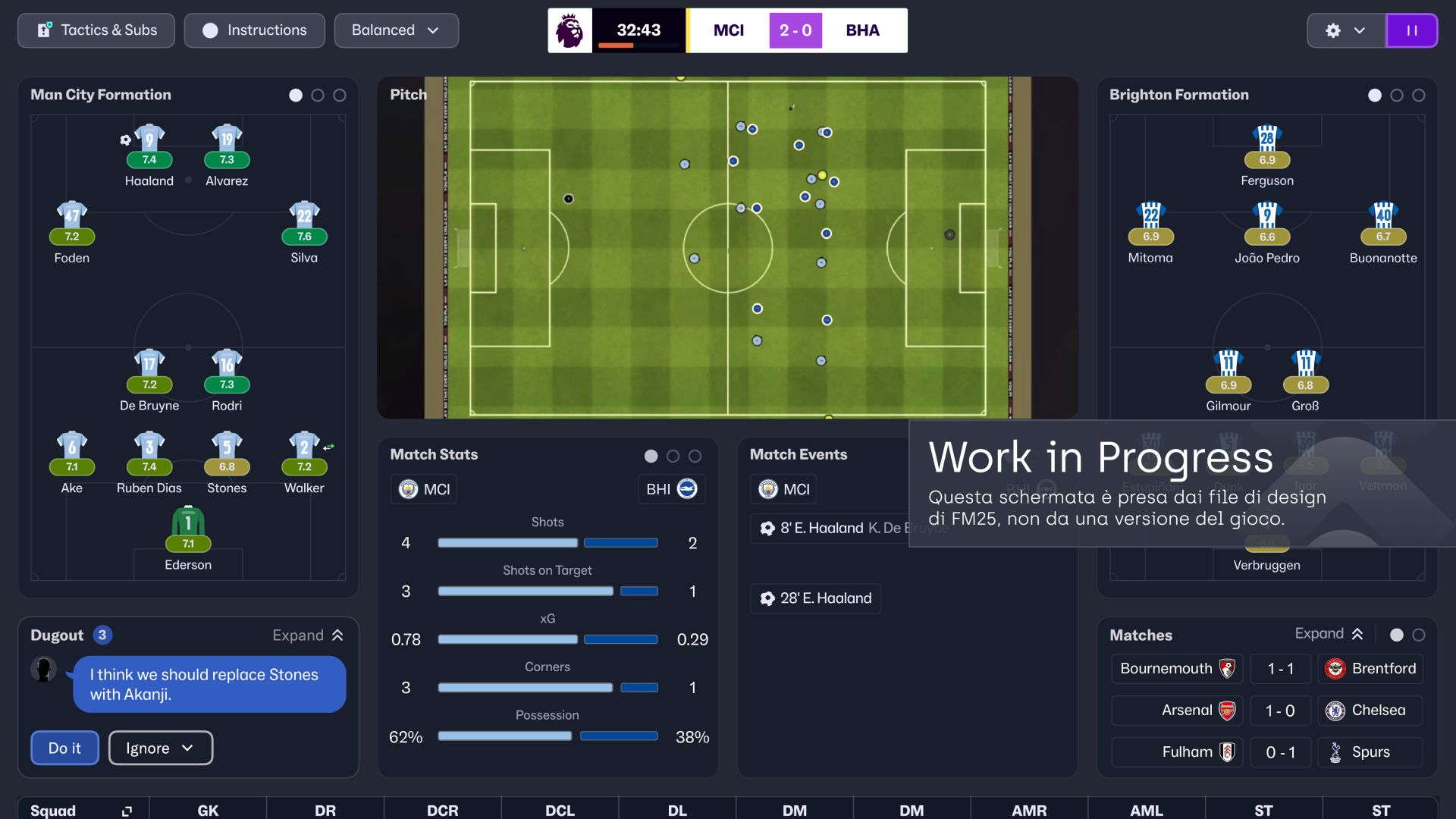1456x819 pixels.
Task: Pause the match with the purple pause button
Action: click(x=1412, y=30)
